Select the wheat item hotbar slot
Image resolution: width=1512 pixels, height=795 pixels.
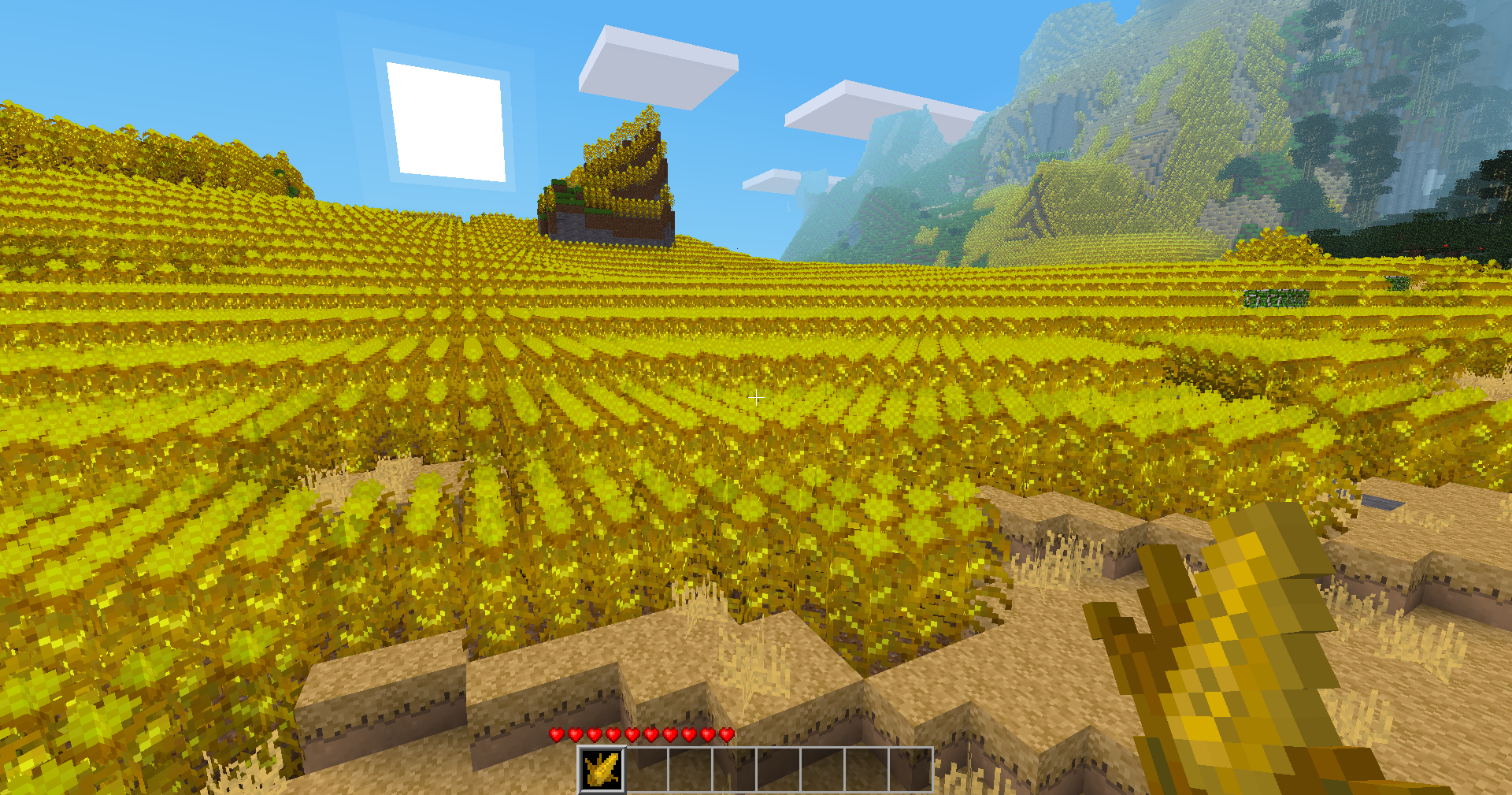[602, 769]
